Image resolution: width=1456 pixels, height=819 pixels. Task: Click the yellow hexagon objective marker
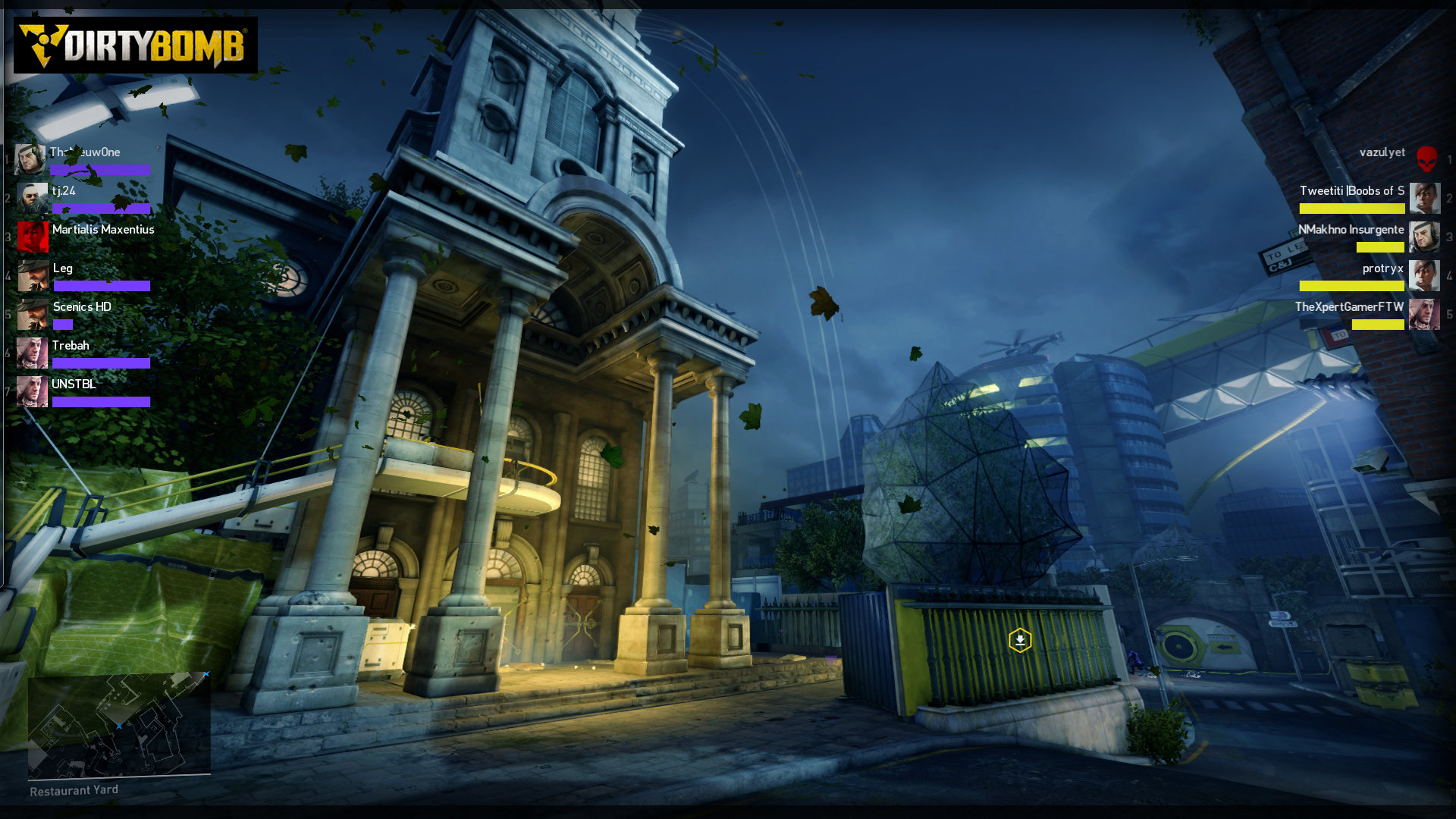1021,641
